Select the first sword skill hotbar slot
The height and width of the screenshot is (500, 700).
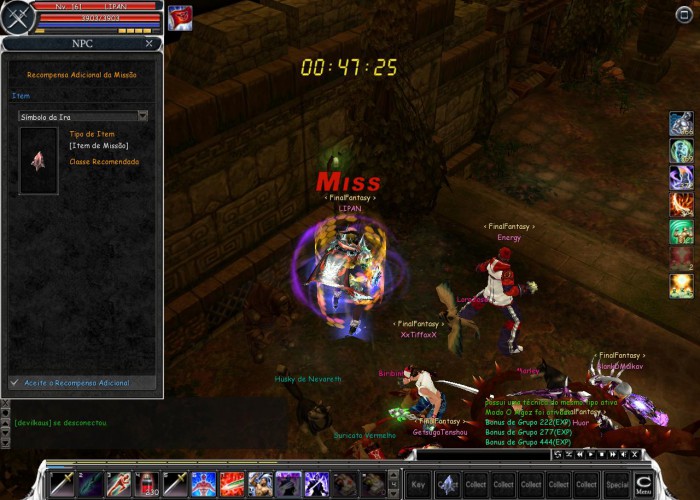pyautogui.click(x=62, y=484)
